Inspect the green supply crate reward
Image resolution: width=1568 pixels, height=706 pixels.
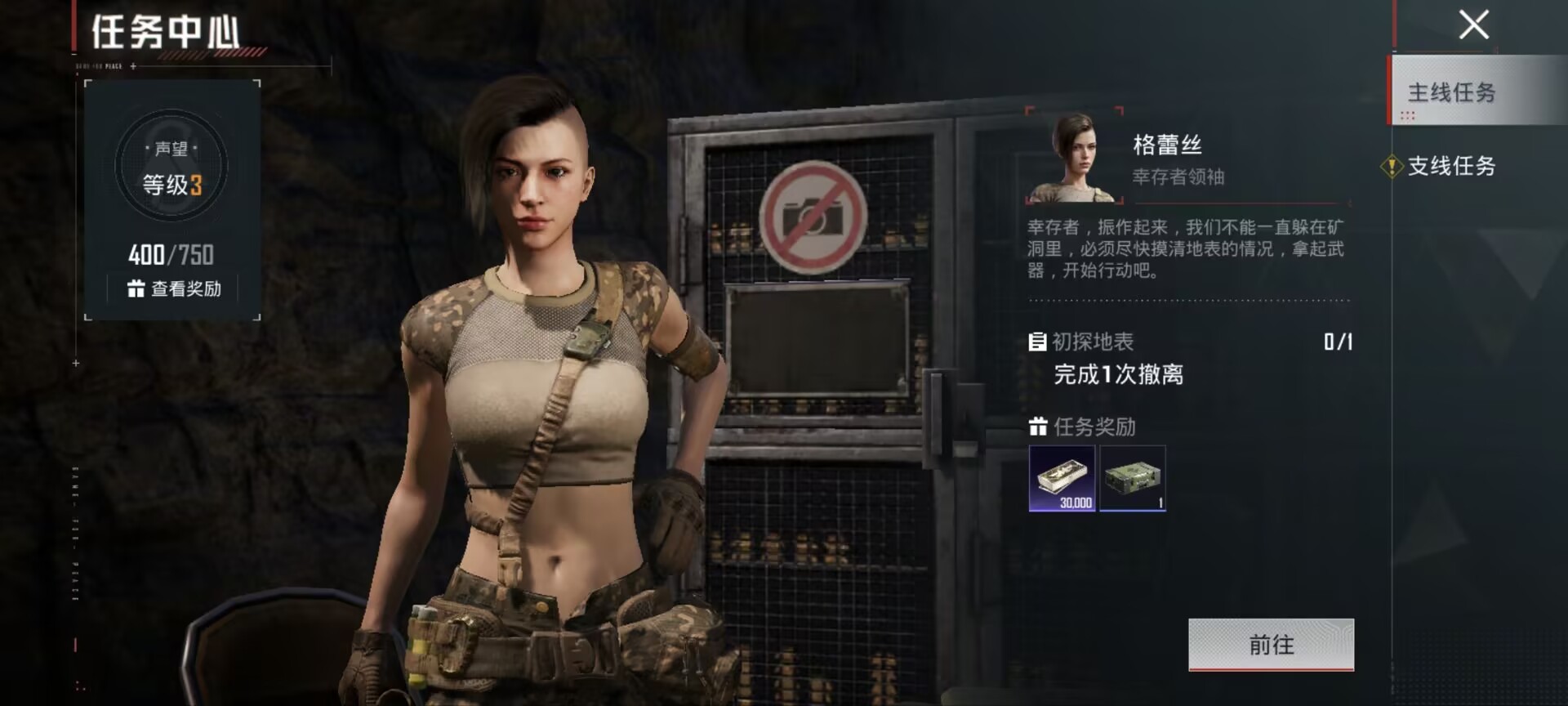click(x=1133, y=478)
